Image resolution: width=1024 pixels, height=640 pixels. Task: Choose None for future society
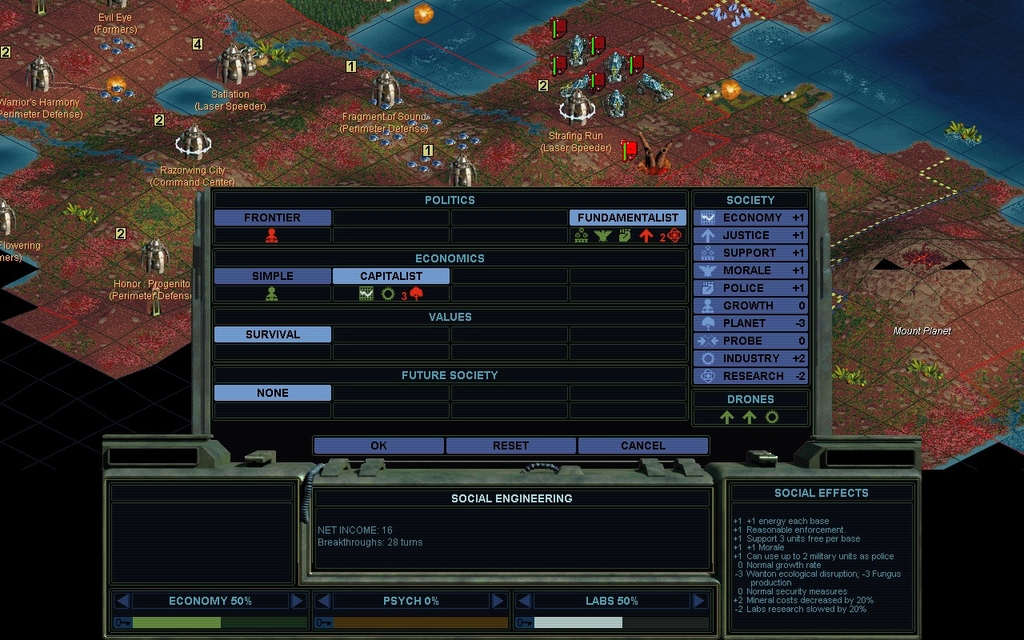(272, 393)
